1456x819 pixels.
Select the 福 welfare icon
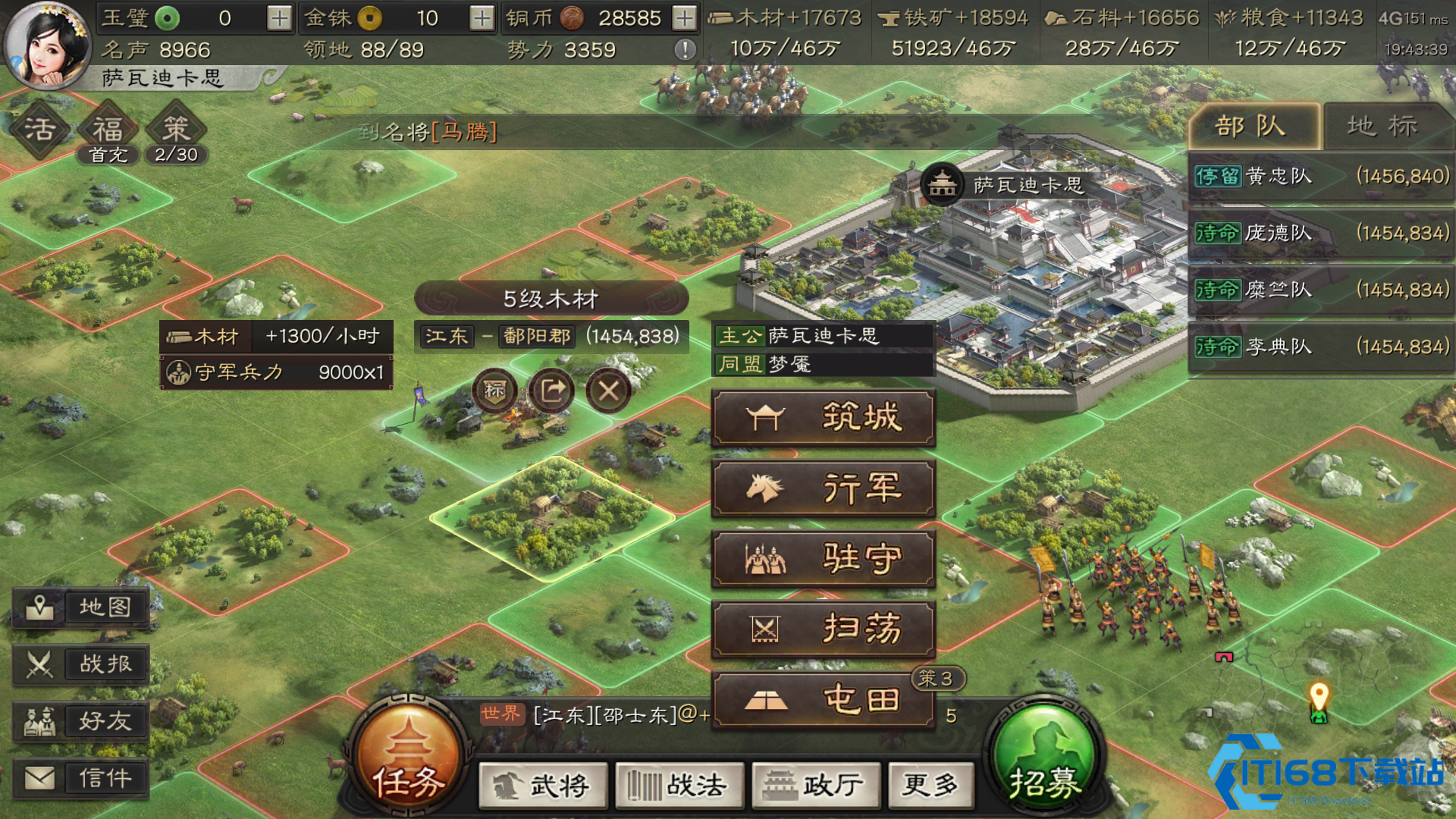107,129
